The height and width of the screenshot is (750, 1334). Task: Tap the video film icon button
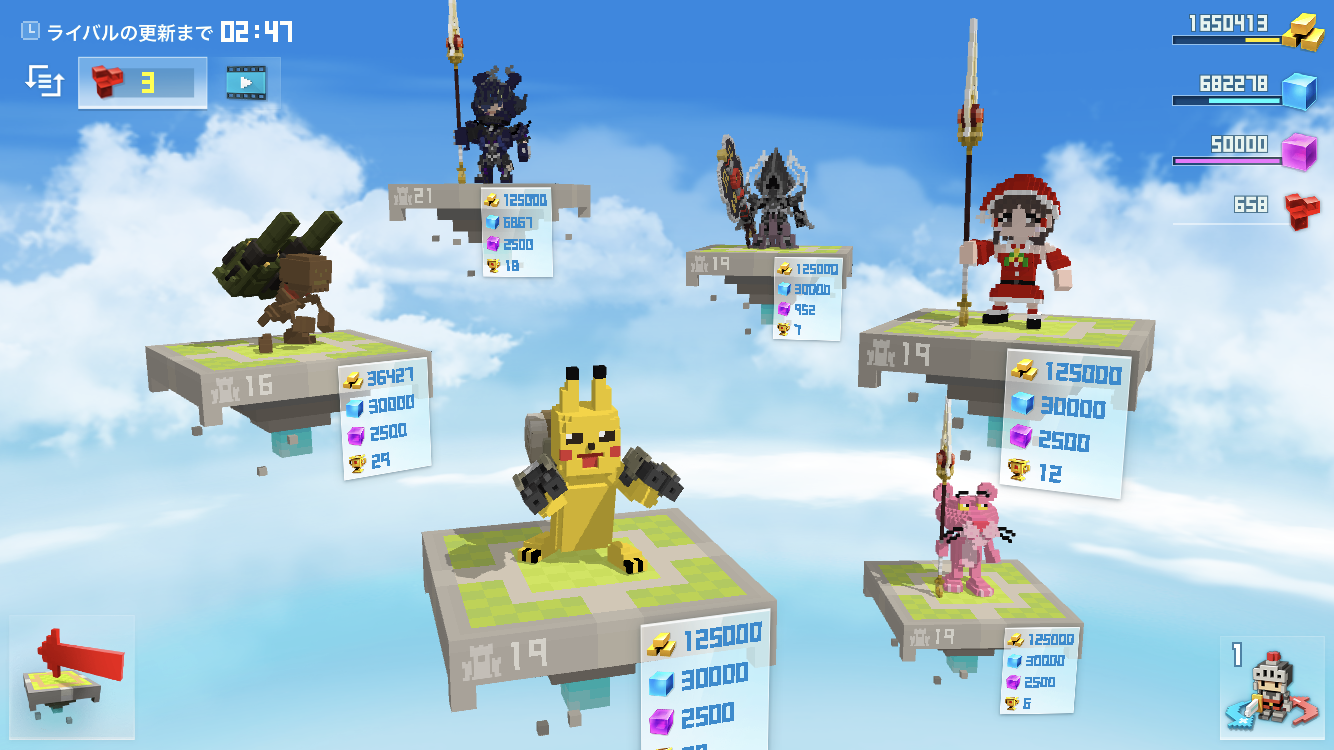click(245, 82)
